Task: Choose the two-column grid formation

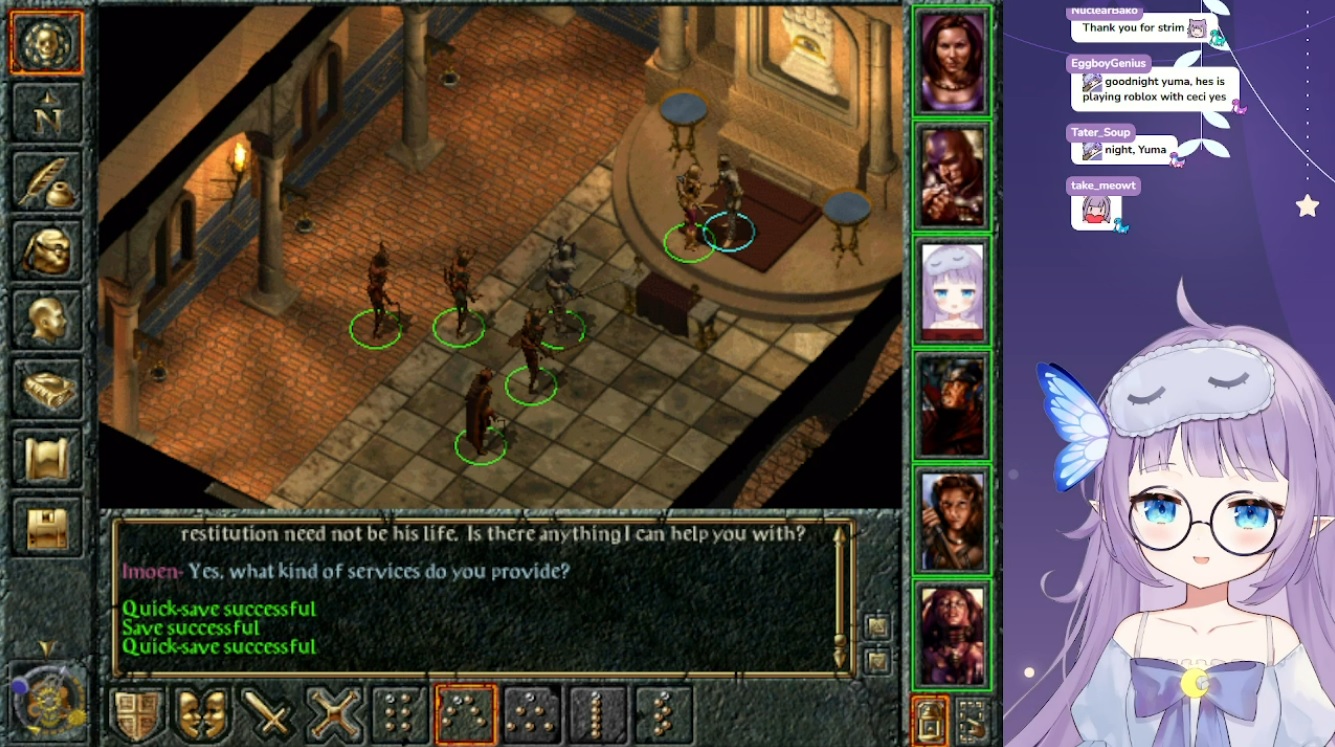Action: click(x=400, y=715)
